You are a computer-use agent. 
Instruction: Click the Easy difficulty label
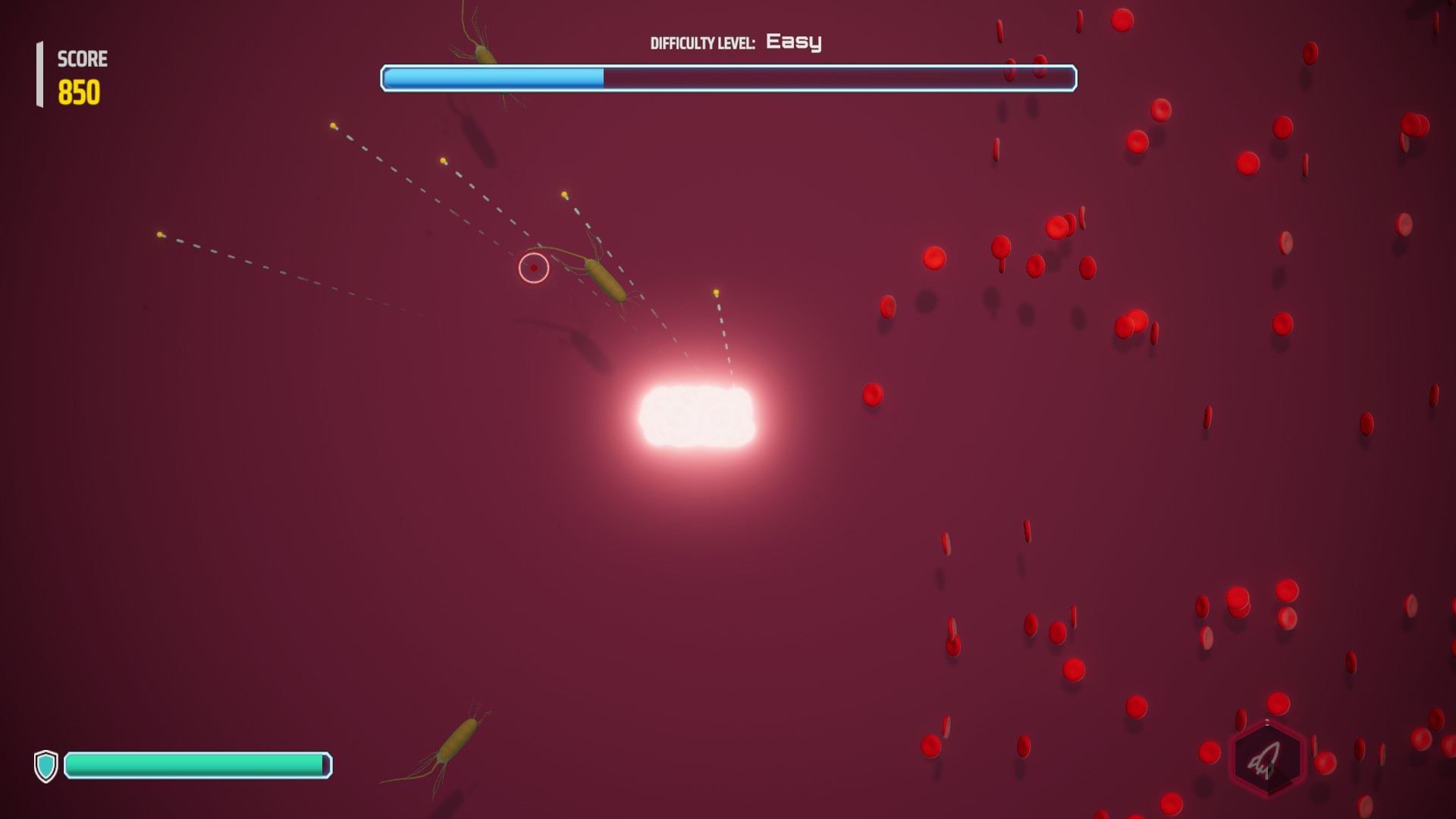tap(793, 42)
